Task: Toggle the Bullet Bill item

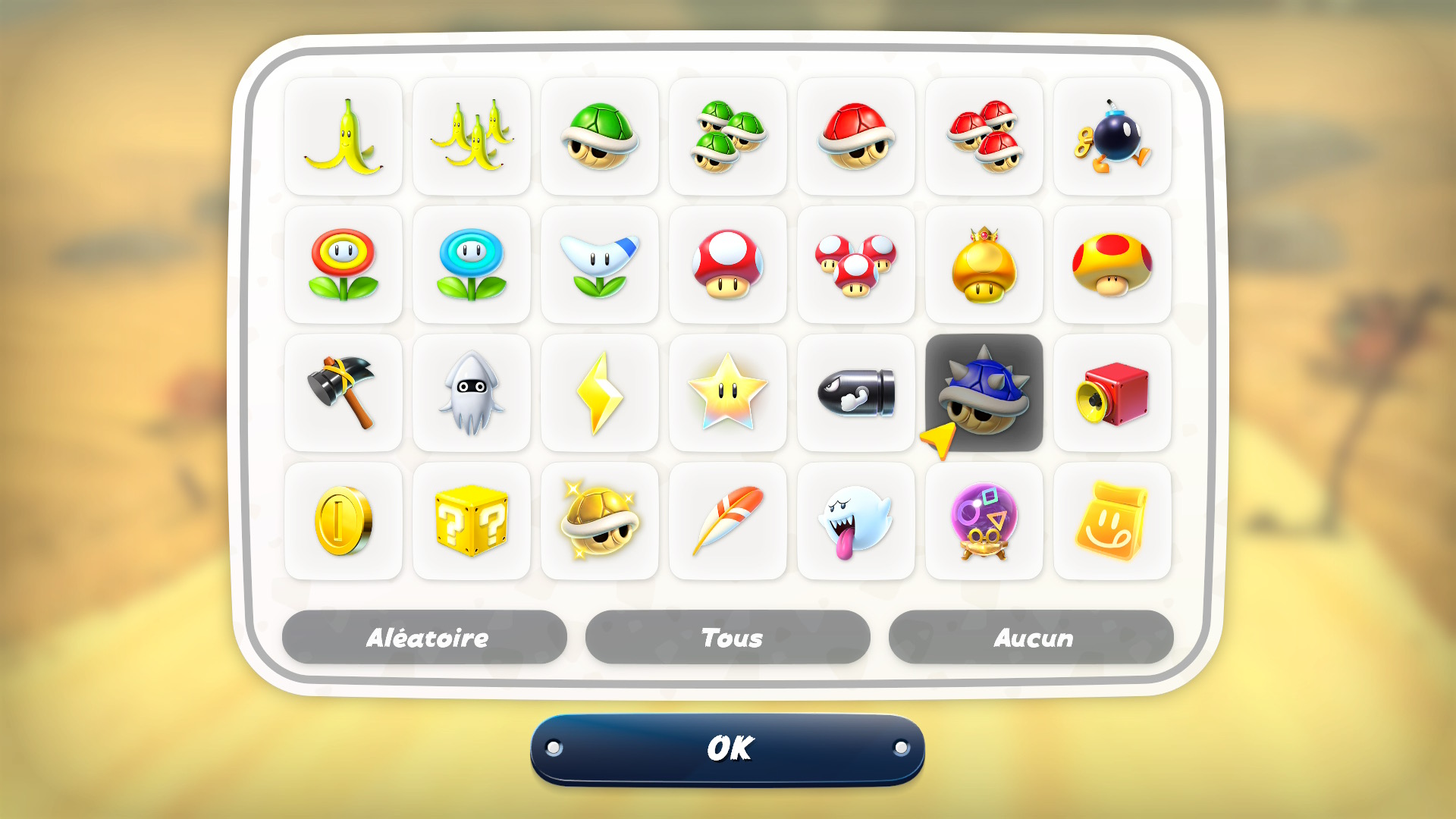Action: [856, 393]
